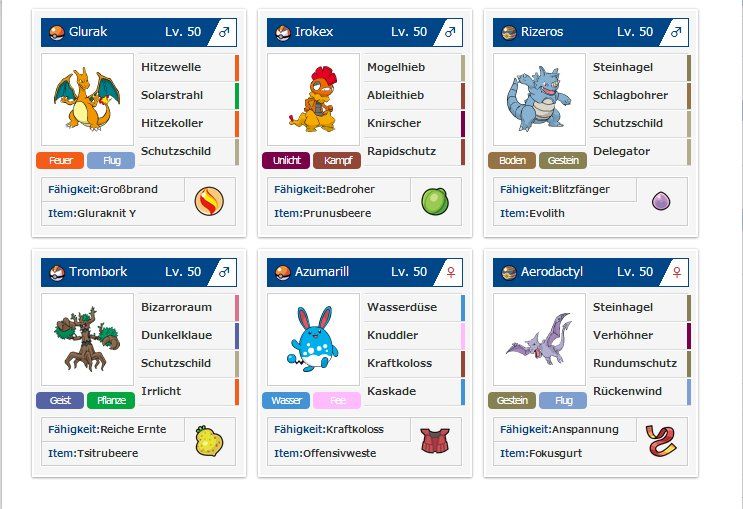View the Evolith item icon
Viewport: 743px width, 509px height.
[661, 201]
